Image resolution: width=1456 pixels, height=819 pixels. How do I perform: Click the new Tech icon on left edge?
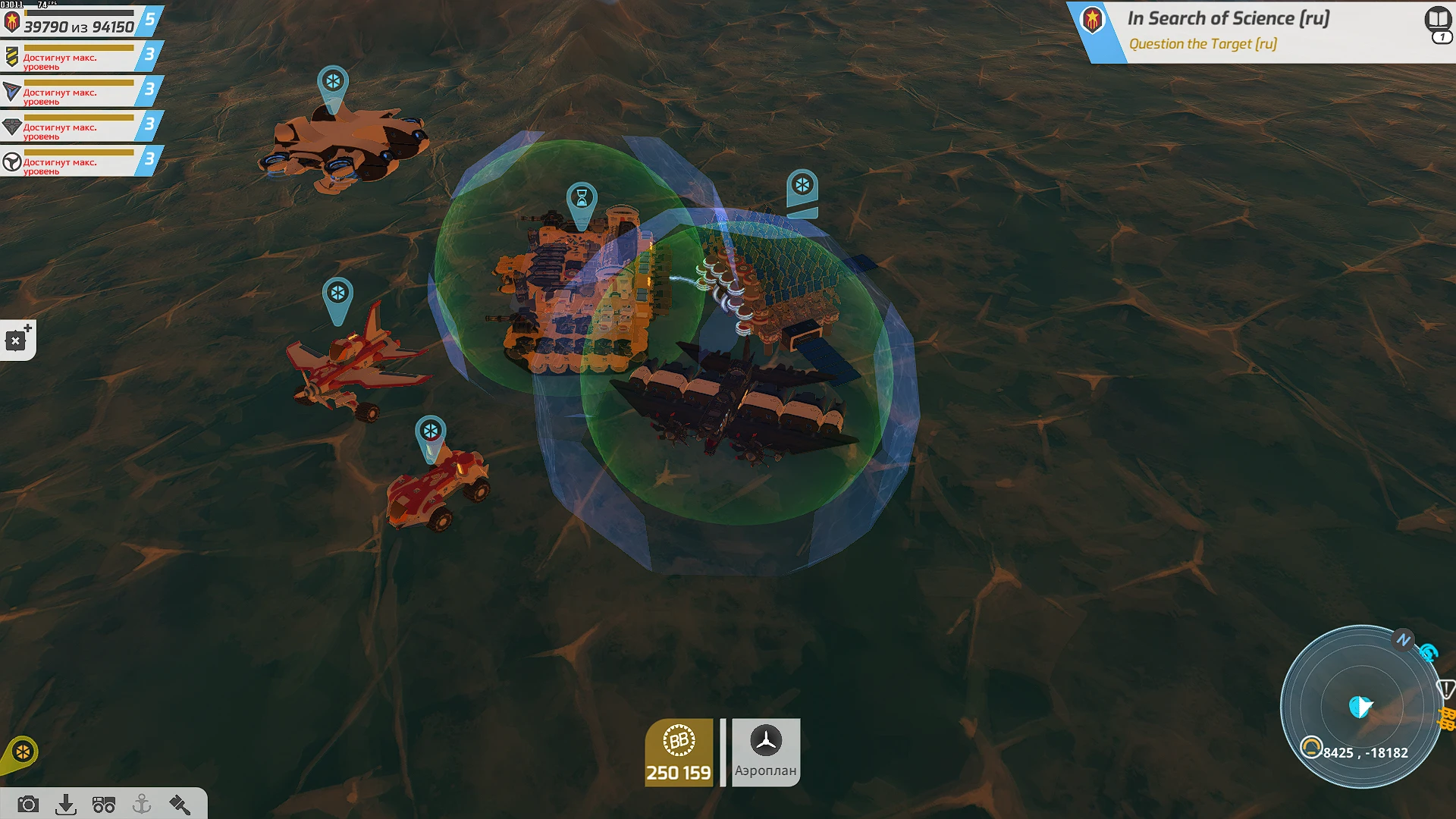point(17,339)
